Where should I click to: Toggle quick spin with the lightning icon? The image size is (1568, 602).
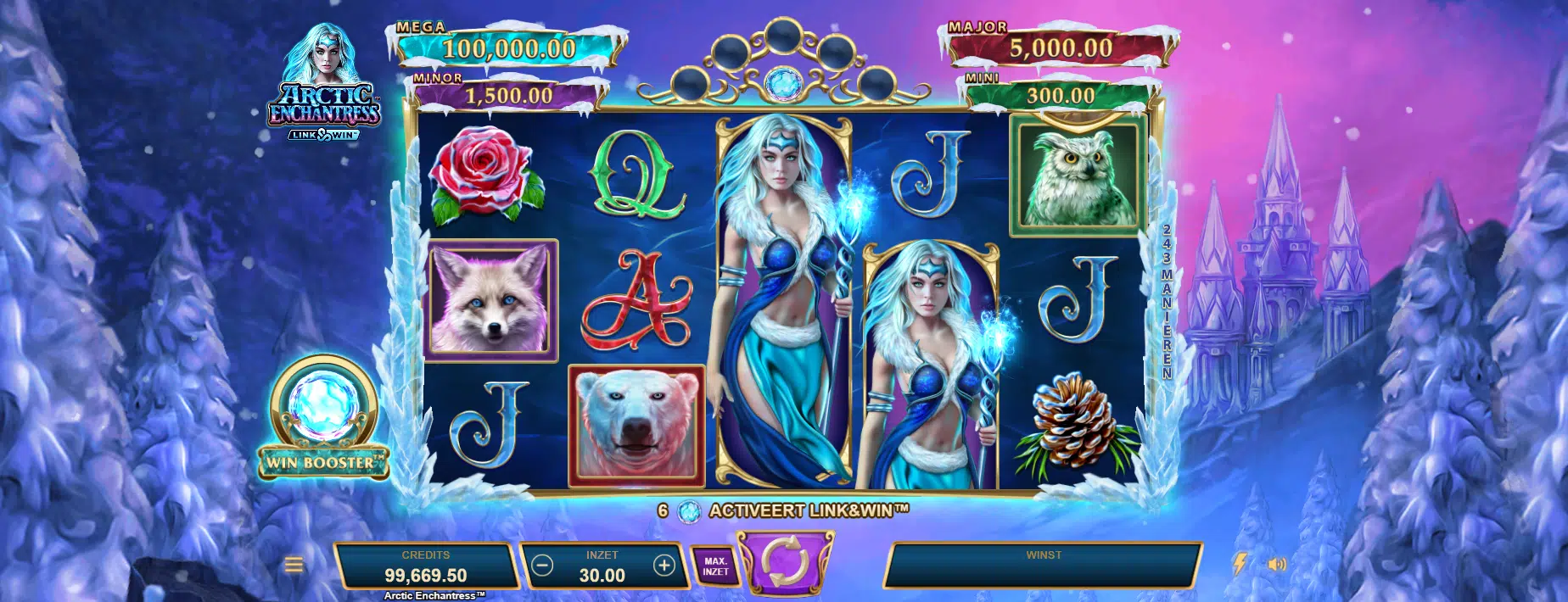pos(1239,565)
